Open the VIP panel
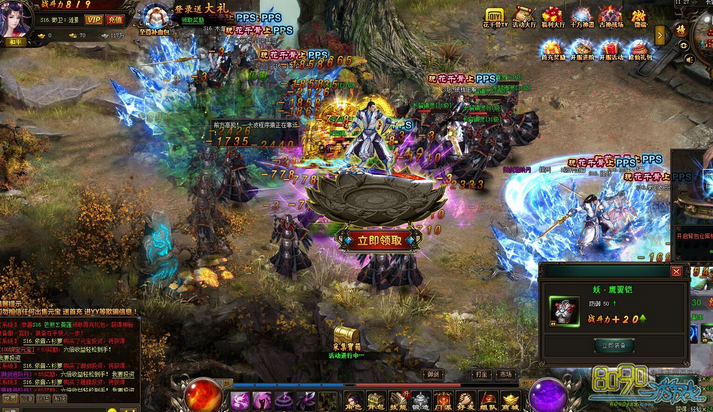Viewport: 713px width, 412px height. tap(94, 19)
